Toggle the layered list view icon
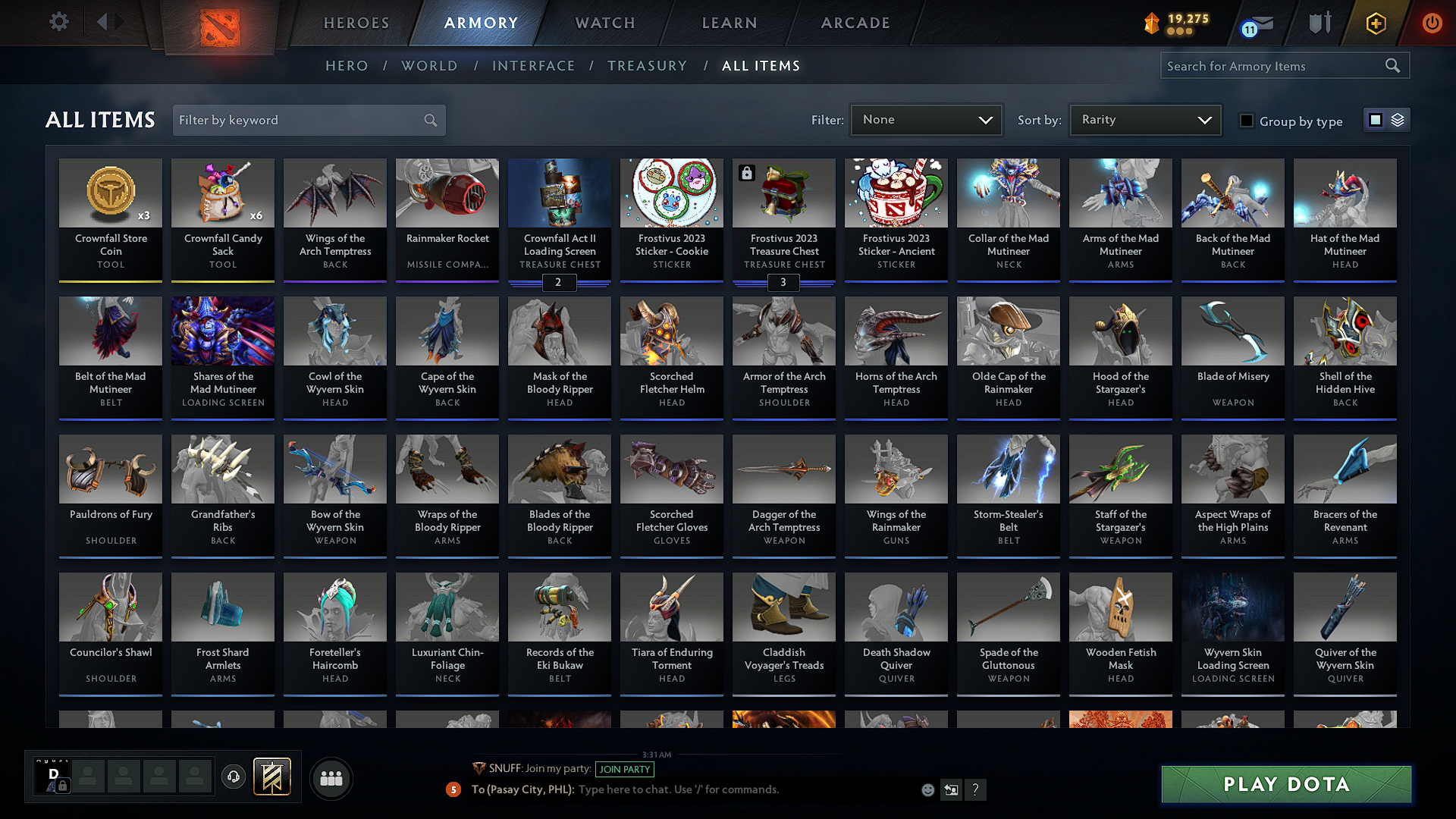Viewport: 1456px width, 819px height. (x=1398, y=119)
